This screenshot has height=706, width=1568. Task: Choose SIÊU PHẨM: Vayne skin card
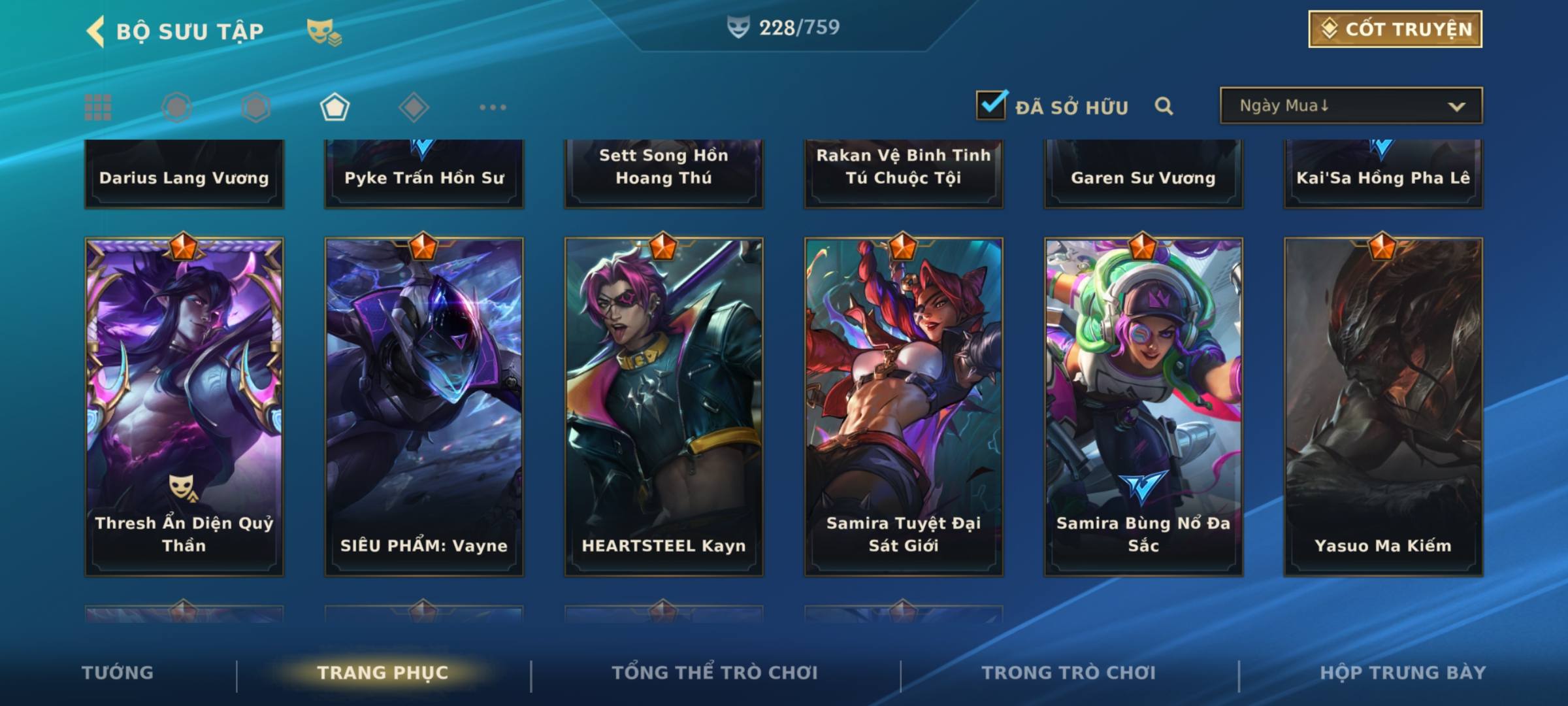[424, 407]
